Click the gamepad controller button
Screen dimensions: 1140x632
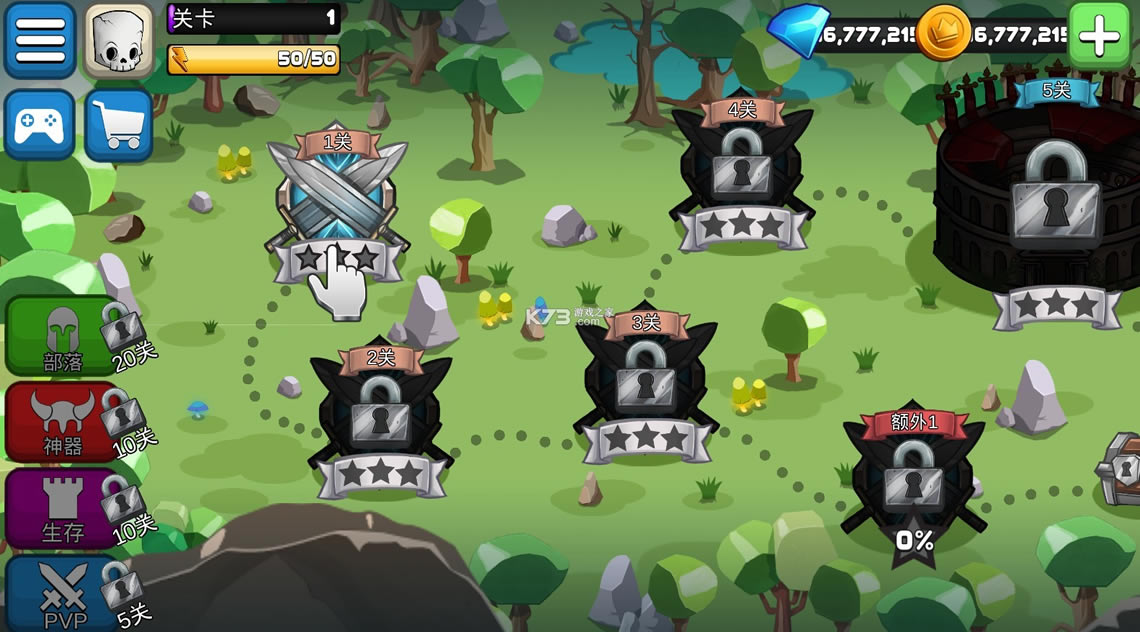[x=40, y=125]
